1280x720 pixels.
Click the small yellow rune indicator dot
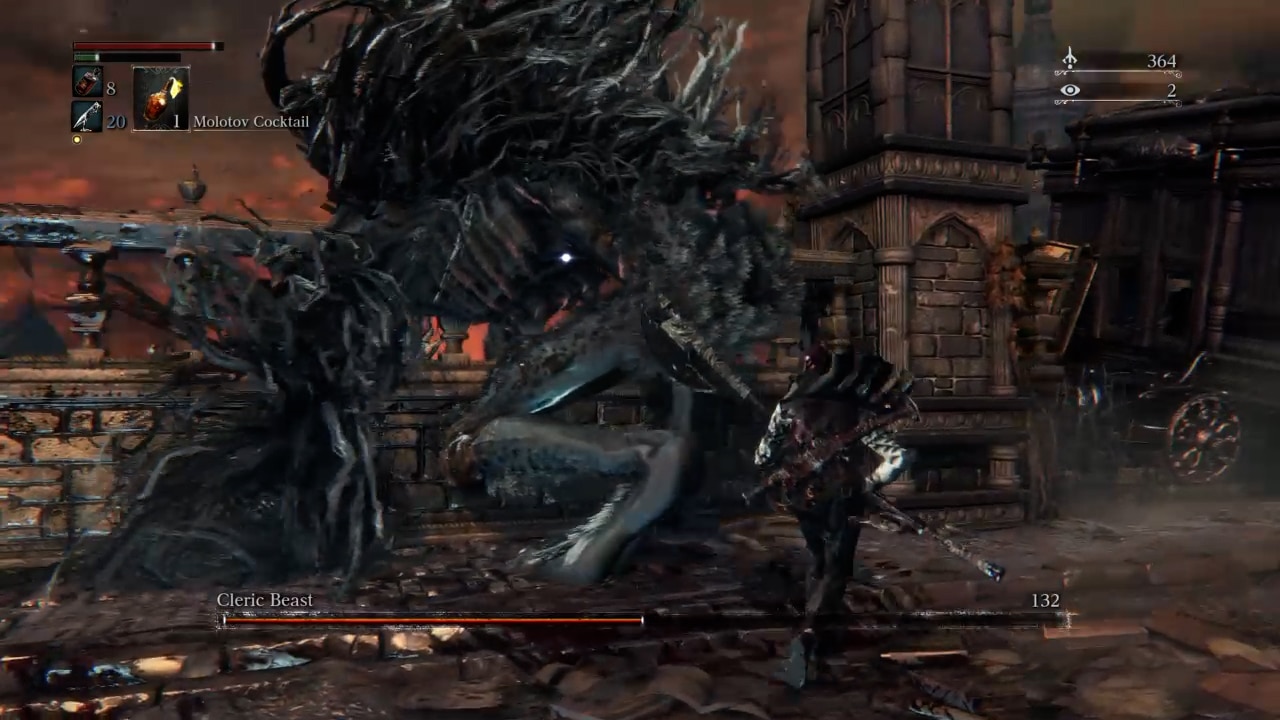[76, 139]
